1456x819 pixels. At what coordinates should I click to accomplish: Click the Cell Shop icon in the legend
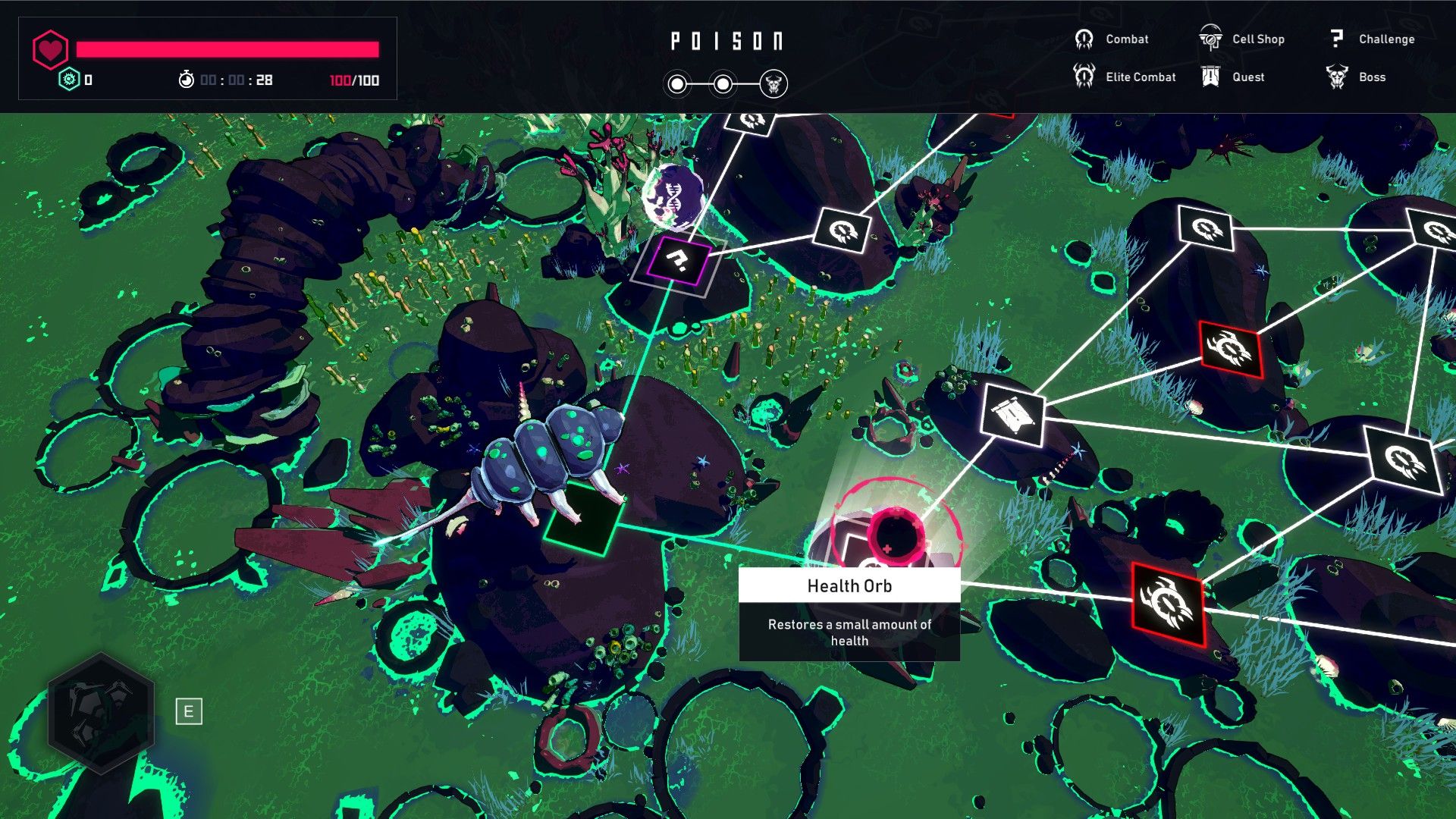click(1211, 38)
